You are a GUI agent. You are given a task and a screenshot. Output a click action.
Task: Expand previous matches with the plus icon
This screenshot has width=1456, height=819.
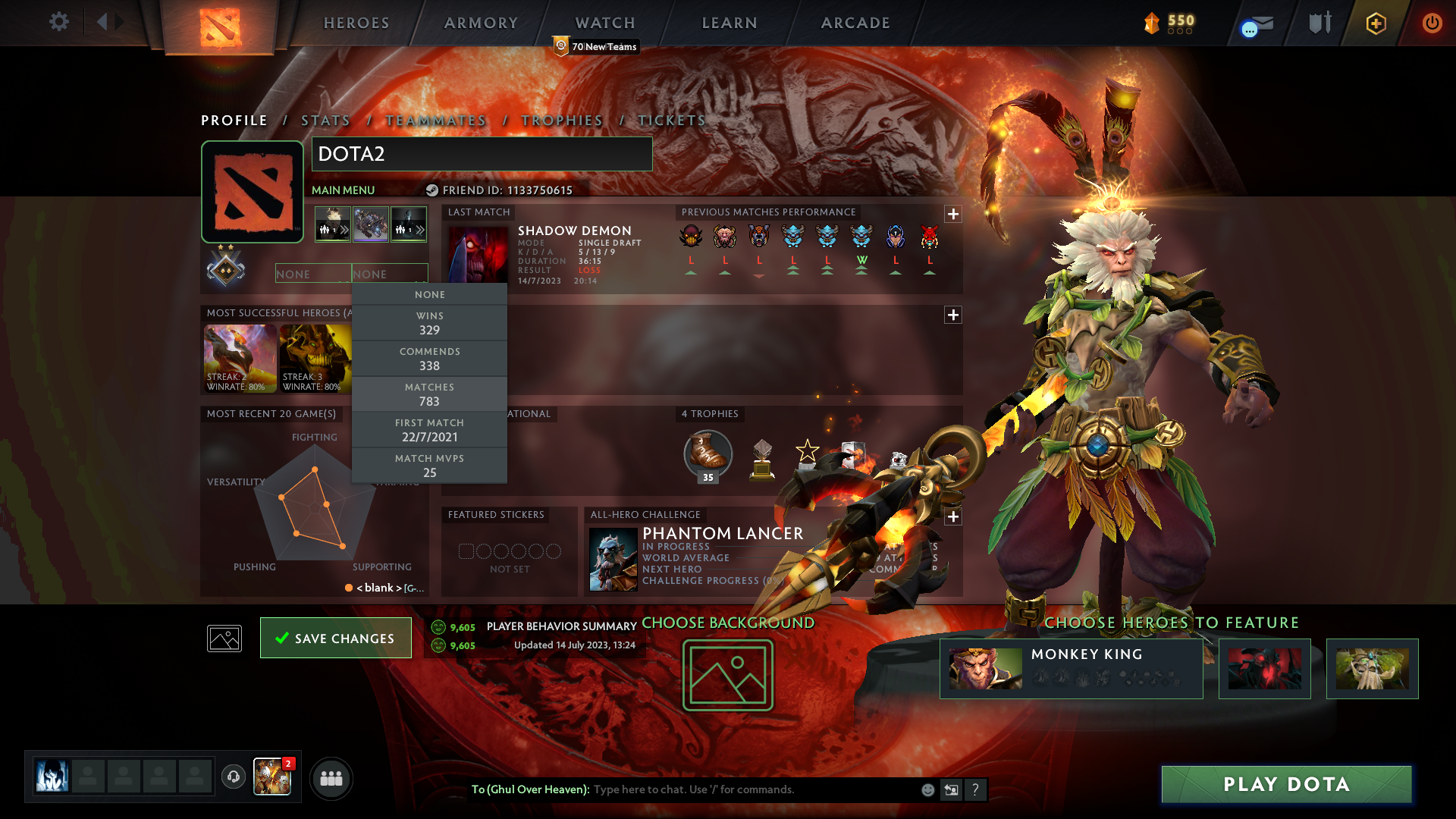coord(953,215)
